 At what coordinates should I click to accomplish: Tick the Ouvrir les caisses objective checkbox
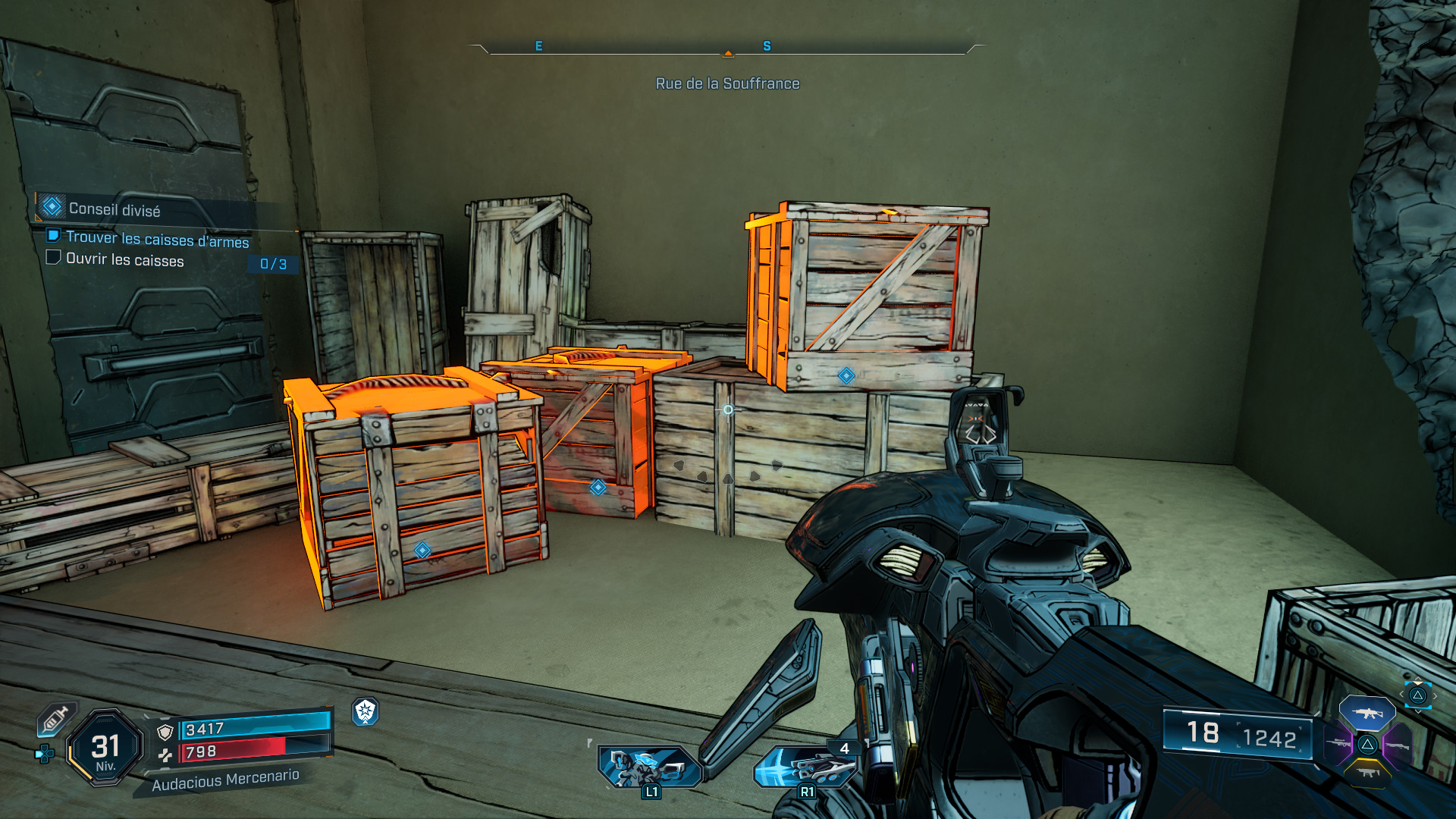tap(53, 258)
